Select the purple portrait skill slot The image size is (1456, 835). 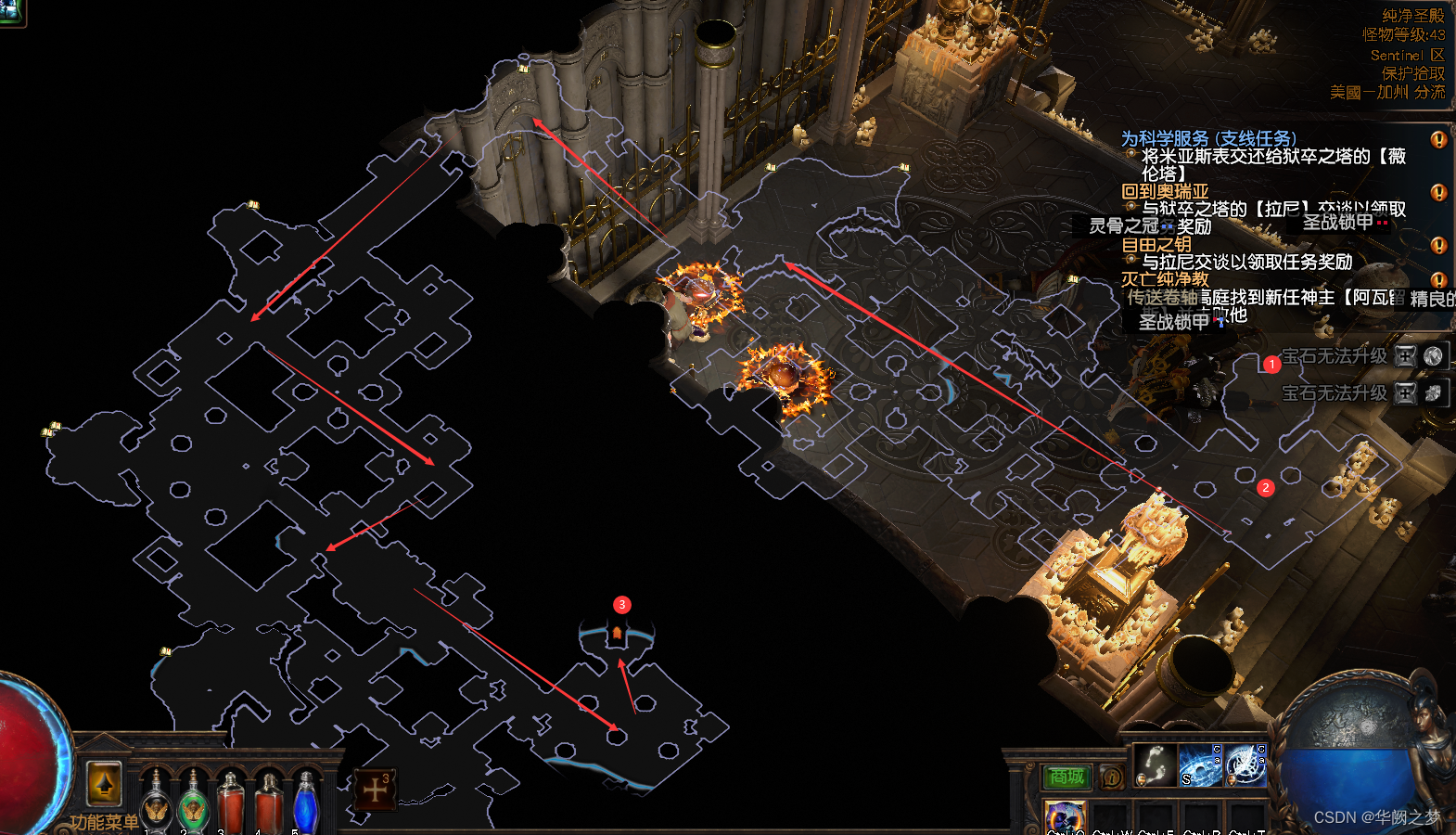[1065, 817]
